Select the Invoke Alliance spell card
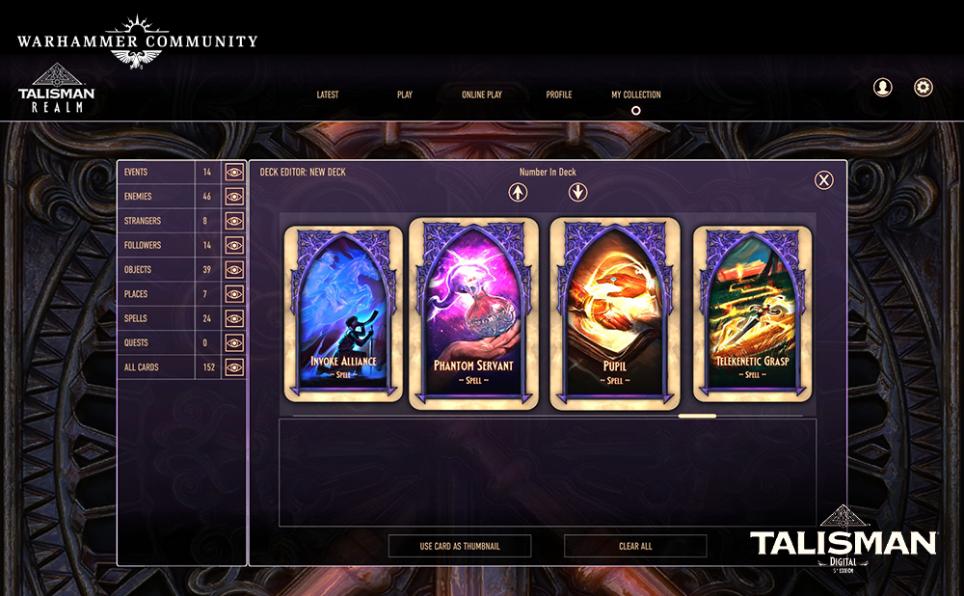The width and height of the screenshot is (964, 596). pos(343,314)
